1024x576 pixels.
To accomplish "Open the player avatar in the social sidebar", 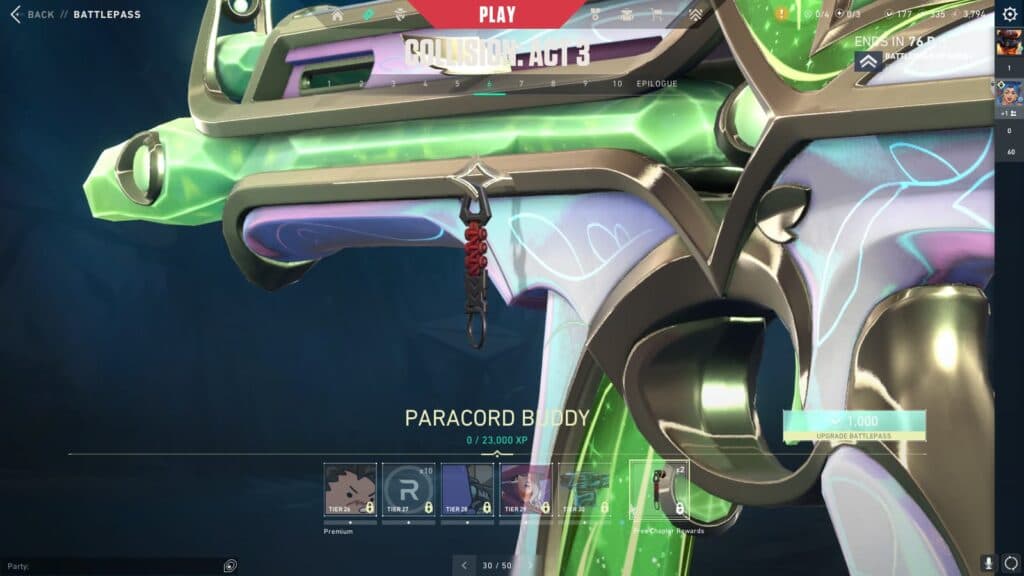I will pos(1008,43).
